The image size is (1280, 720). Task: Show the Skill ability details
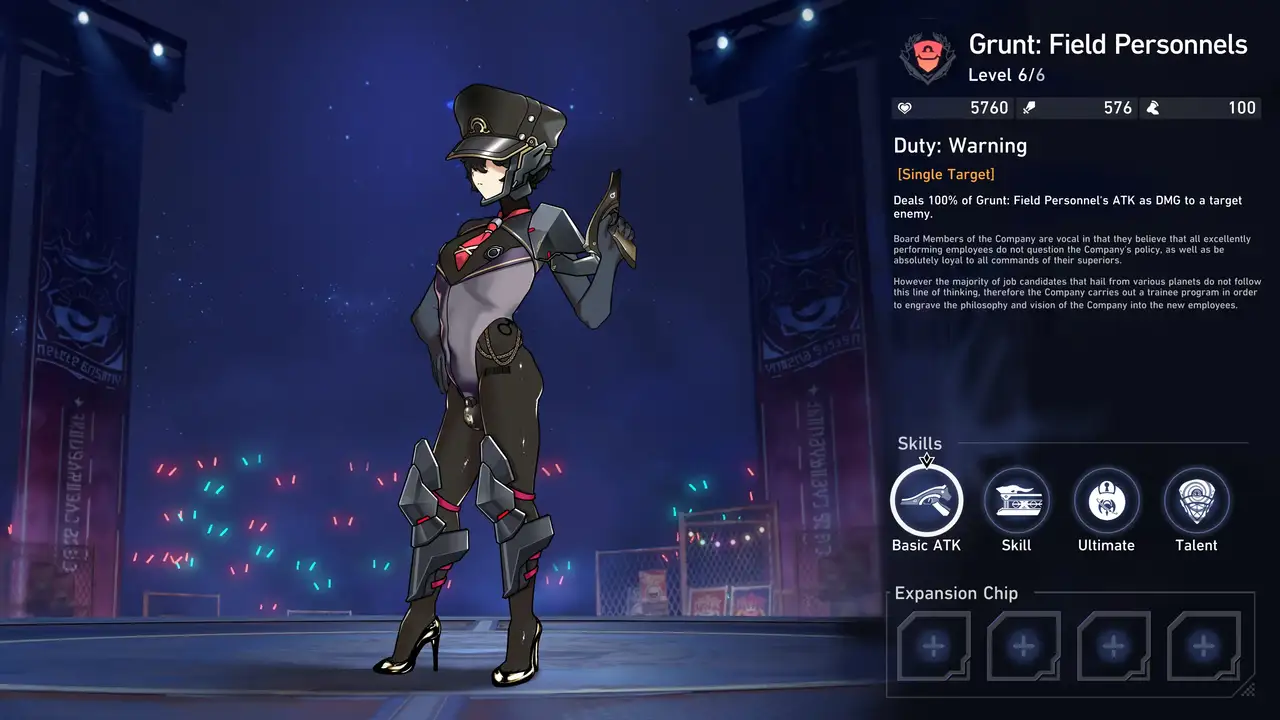click(x=1016, y=500)
